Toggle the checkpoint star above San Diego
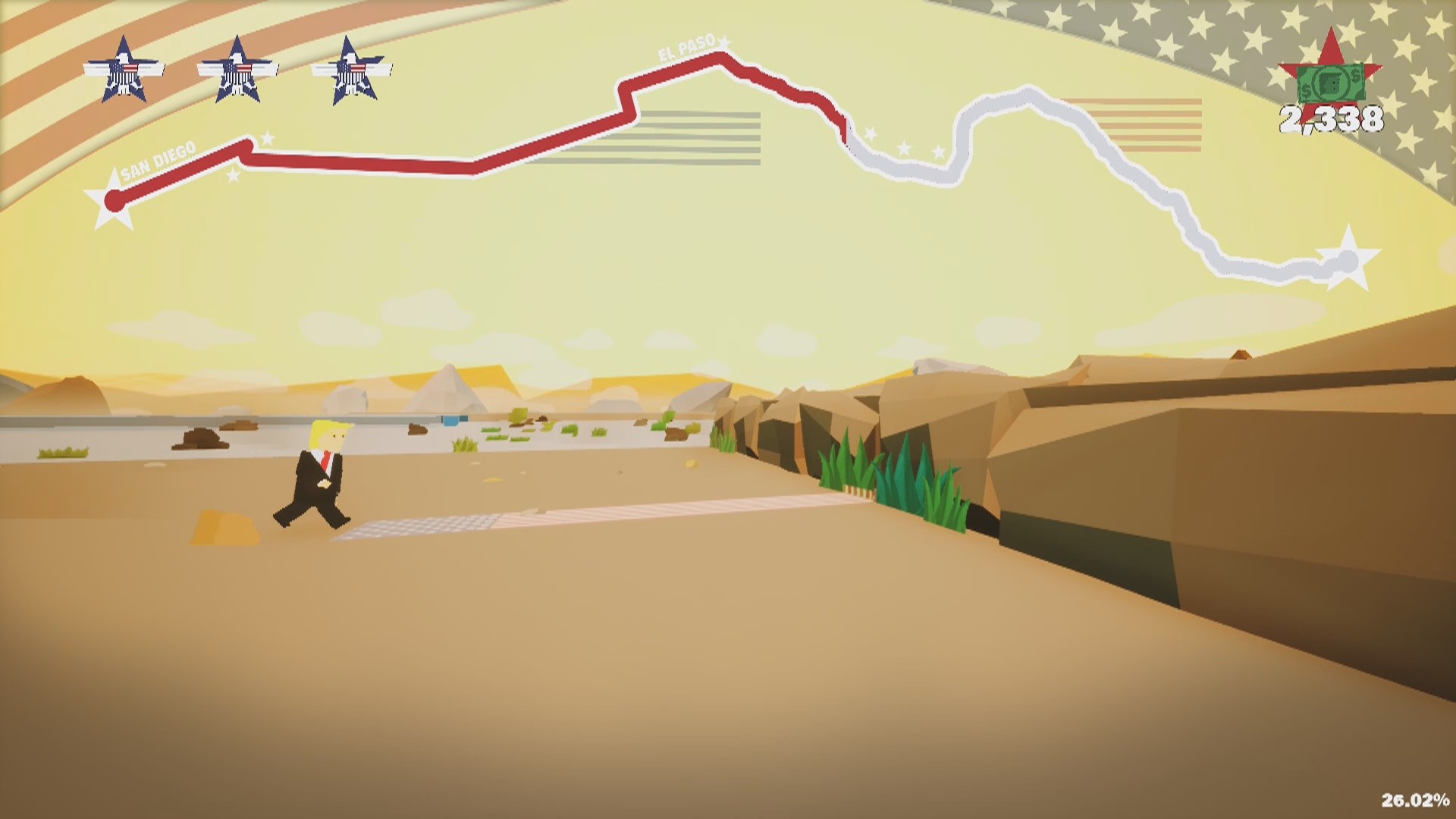Screen dimensions: 1456x819 pyautogui.click(x=267, y=138)
